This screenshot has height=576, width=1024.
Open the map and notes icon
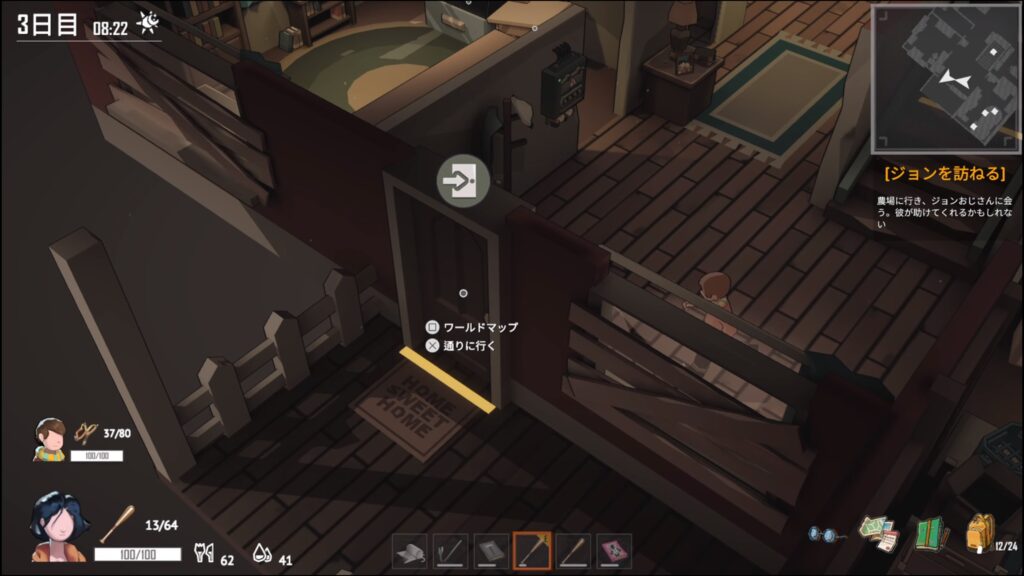[x=879, y=534]
